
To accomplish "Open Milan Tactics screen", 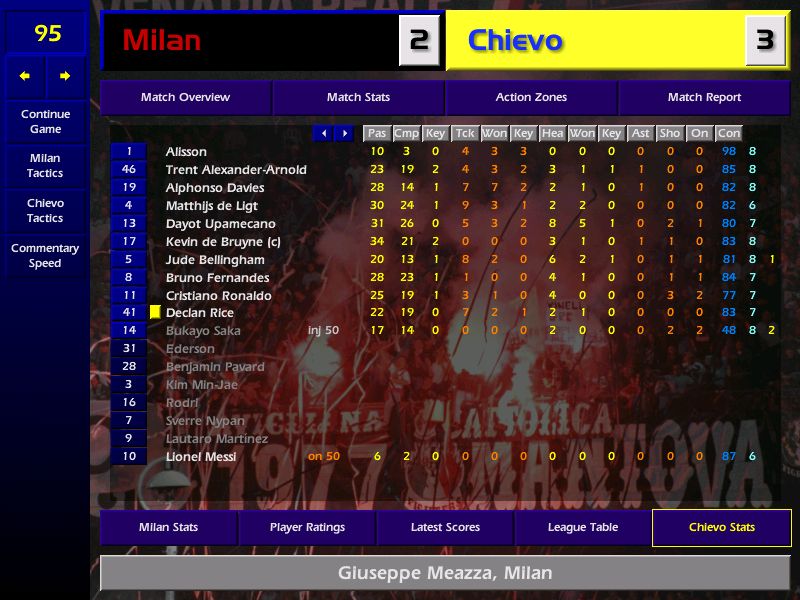I will [45, 165].
